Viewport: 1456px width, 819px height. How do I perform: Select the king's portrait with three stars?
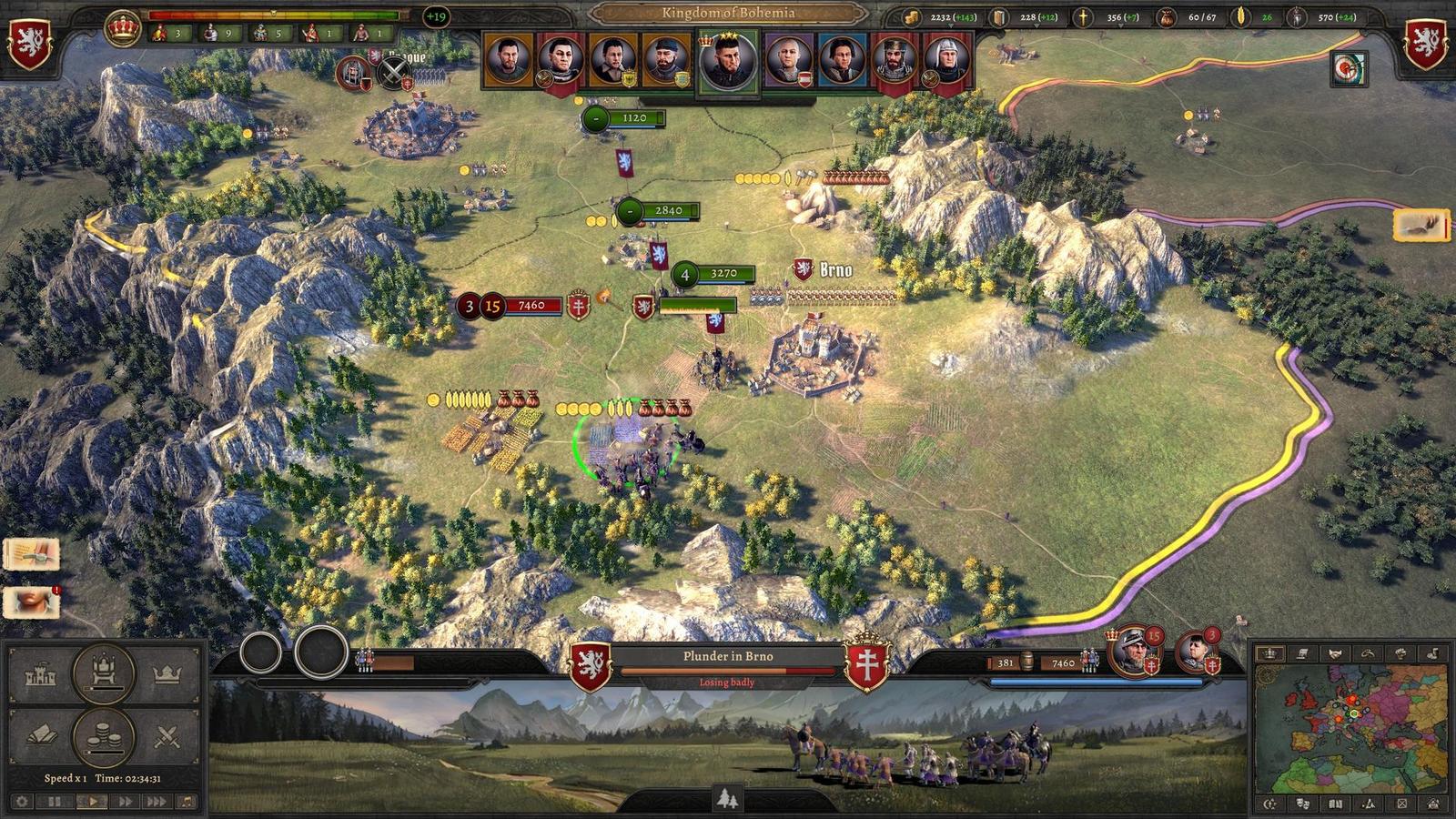(728, 63)
